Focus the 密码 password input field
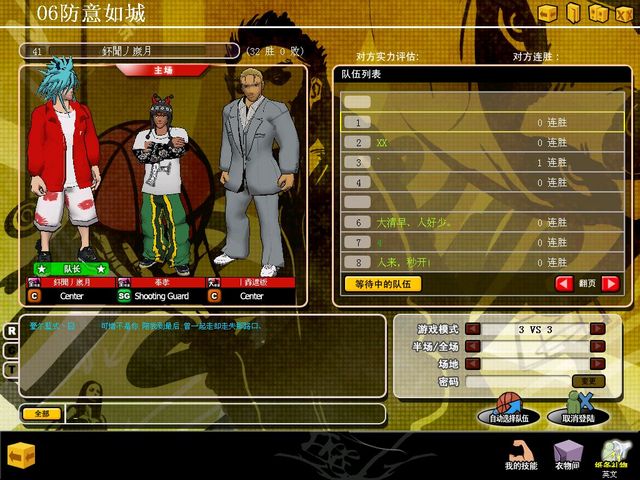The width and height of the screenshot is (640, 480). [515, 381]
